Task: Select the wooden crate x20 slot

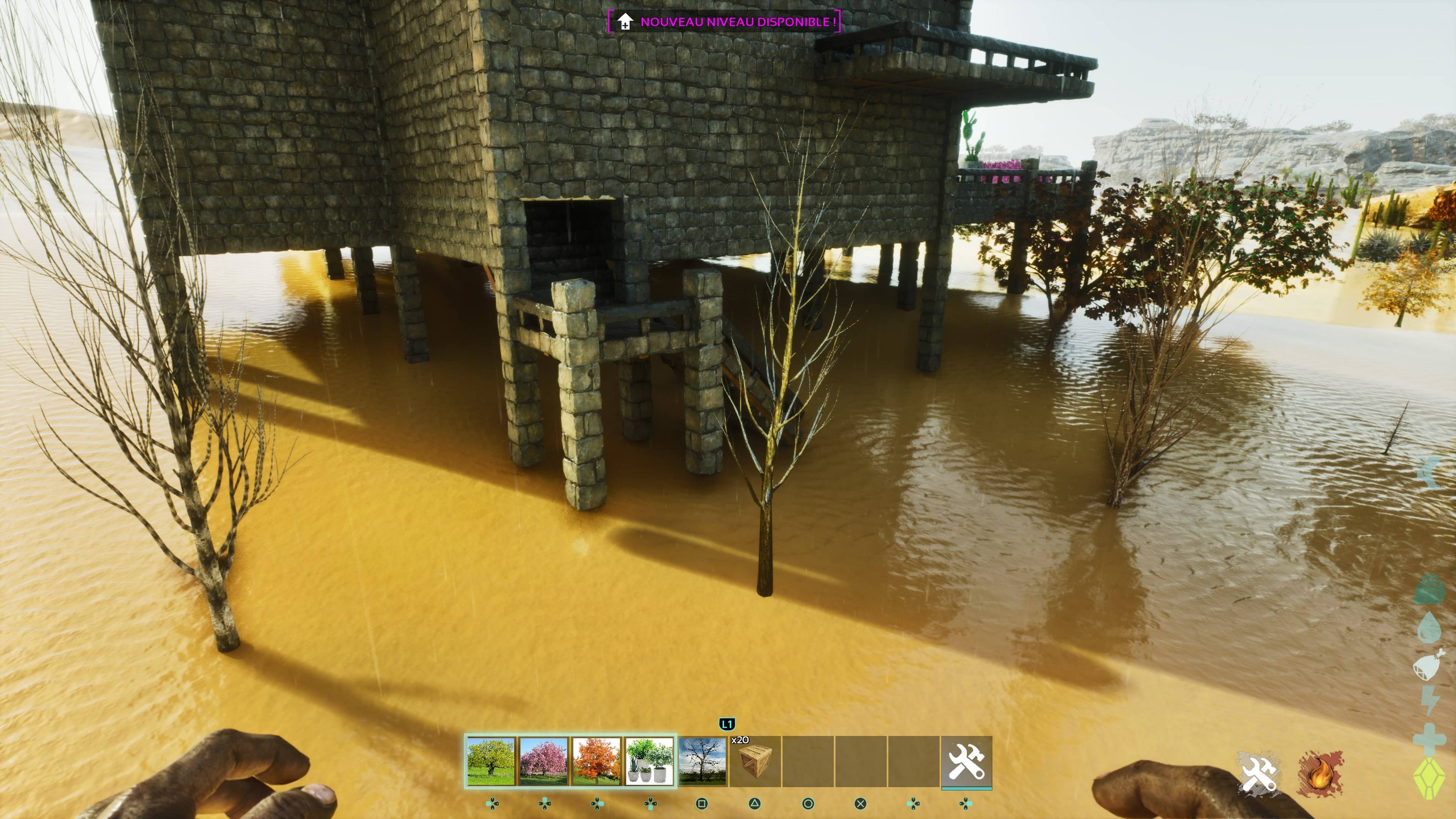Action: pyautogui.click(x=755, y=761)
